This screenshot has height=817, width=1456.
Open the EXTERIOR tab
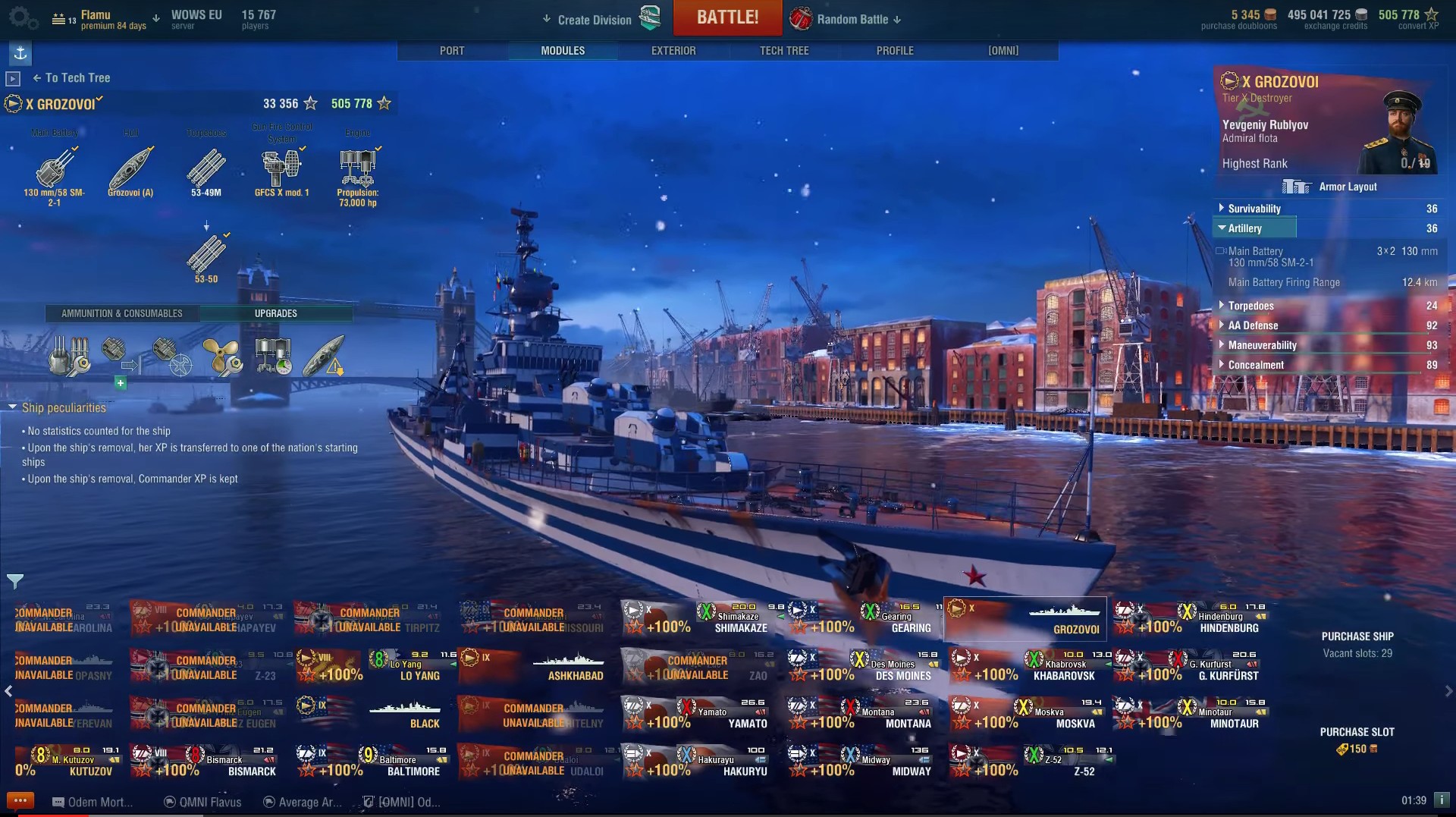(x=673, y=51)
